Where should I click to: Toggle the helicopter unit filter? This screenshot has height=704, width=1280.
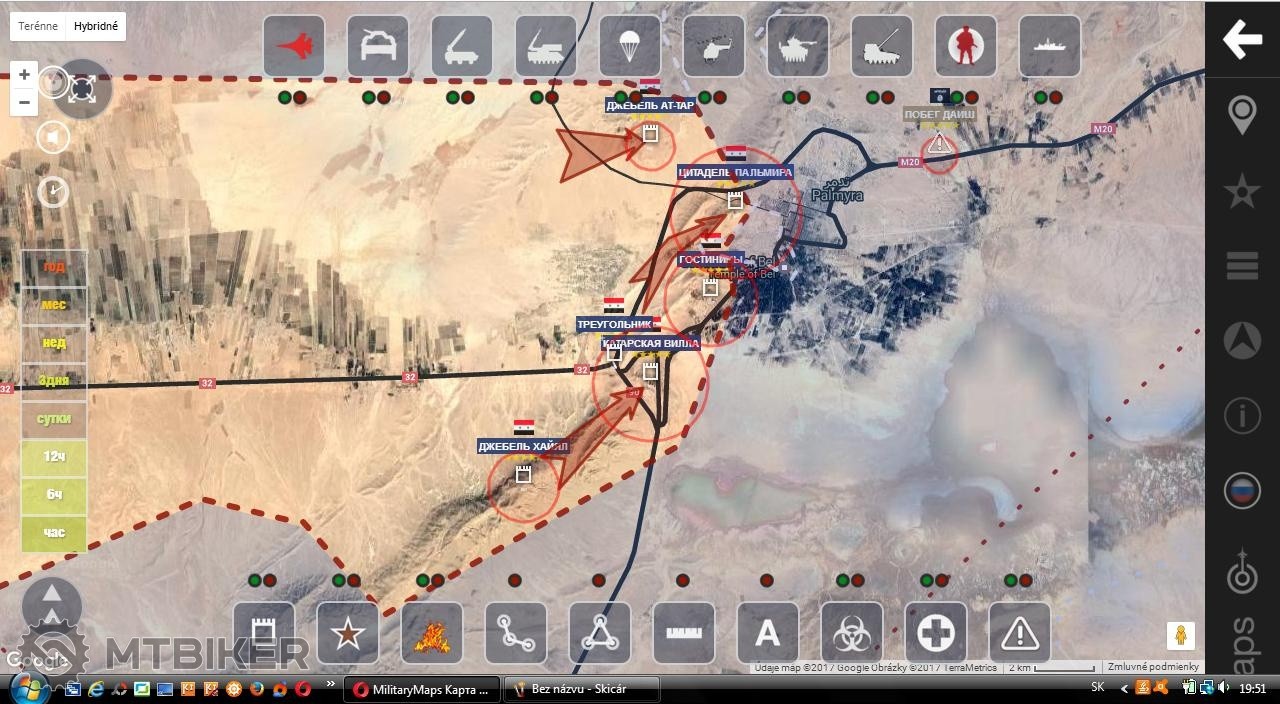point(714,46)
